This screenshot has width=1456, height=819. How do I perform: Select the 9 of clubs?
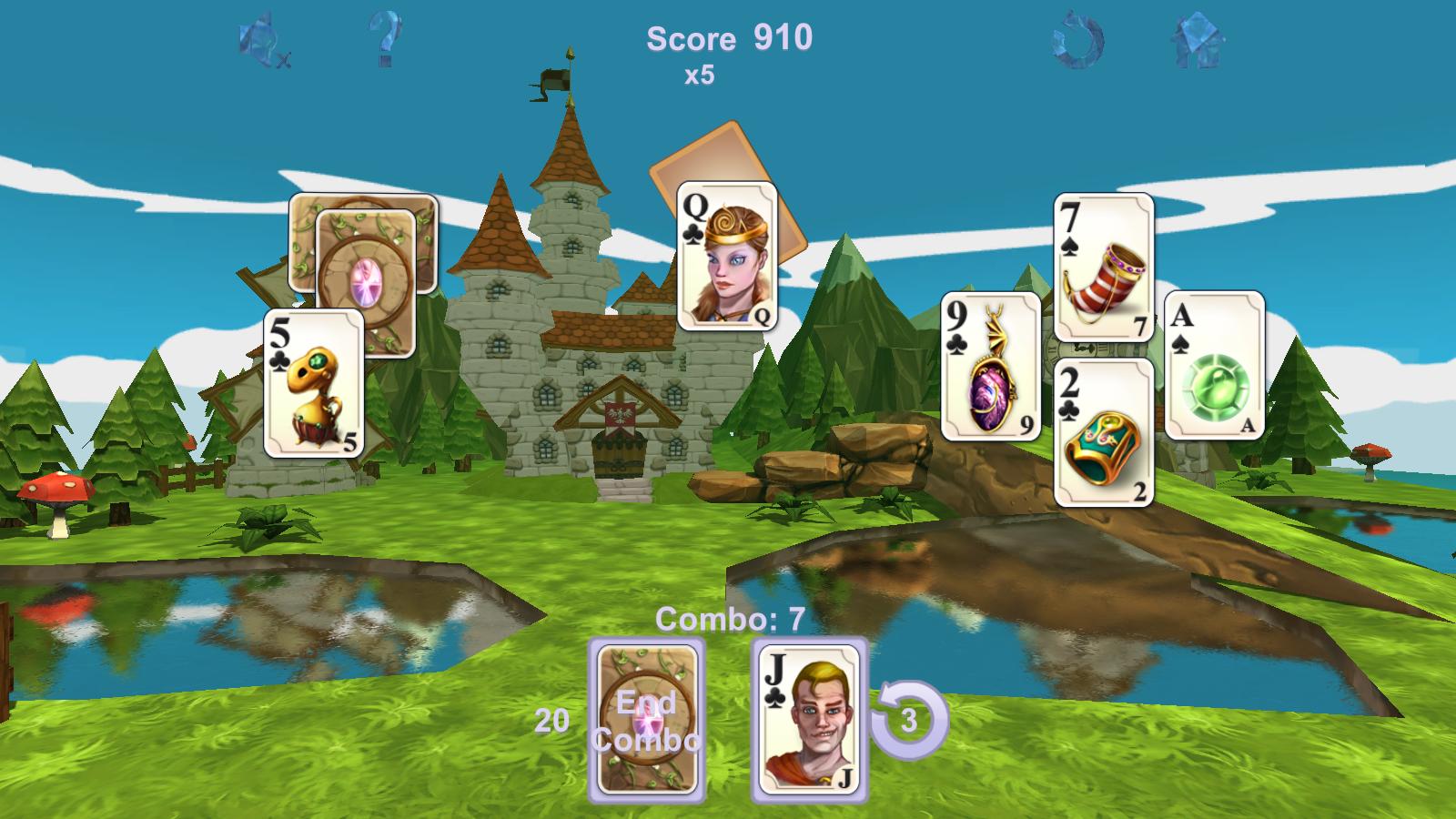[992, 369]
